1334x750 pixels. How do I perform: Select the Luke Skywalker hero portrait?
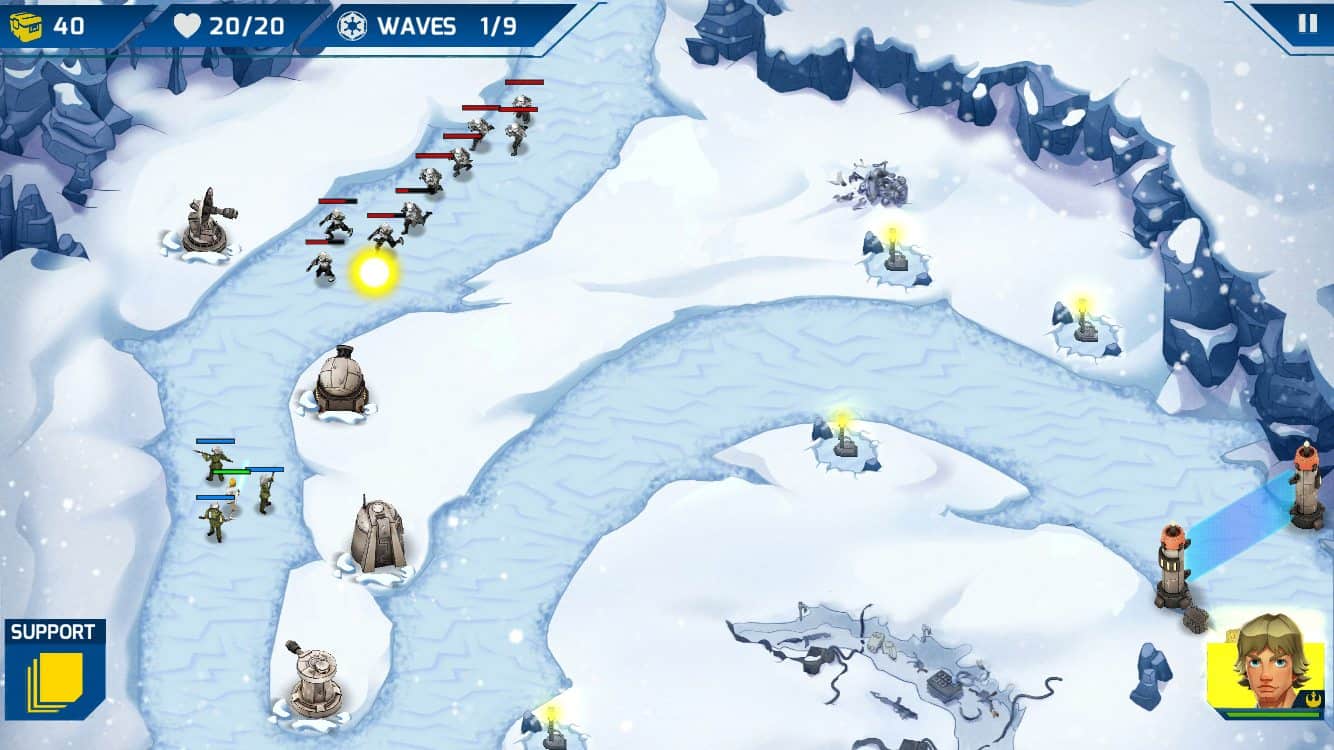pos(1267,663)
